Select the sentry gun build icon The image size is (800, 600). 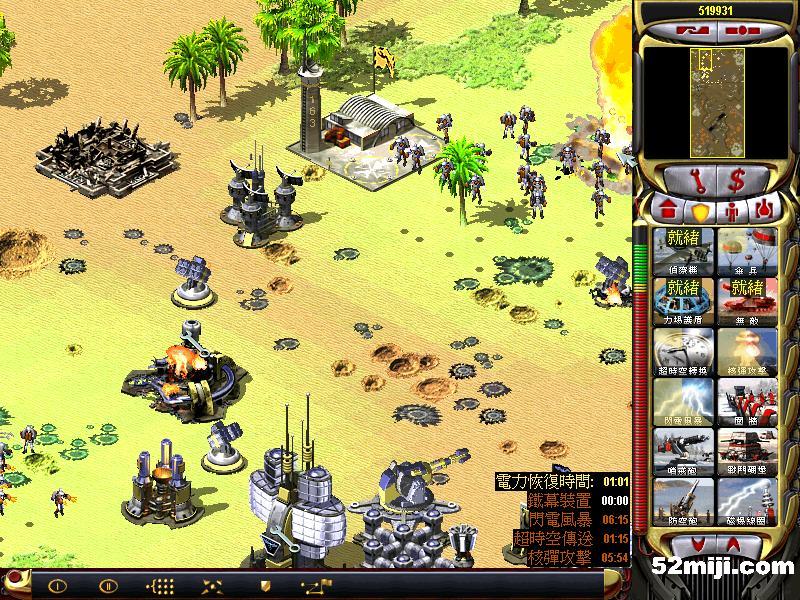(685, 452)
